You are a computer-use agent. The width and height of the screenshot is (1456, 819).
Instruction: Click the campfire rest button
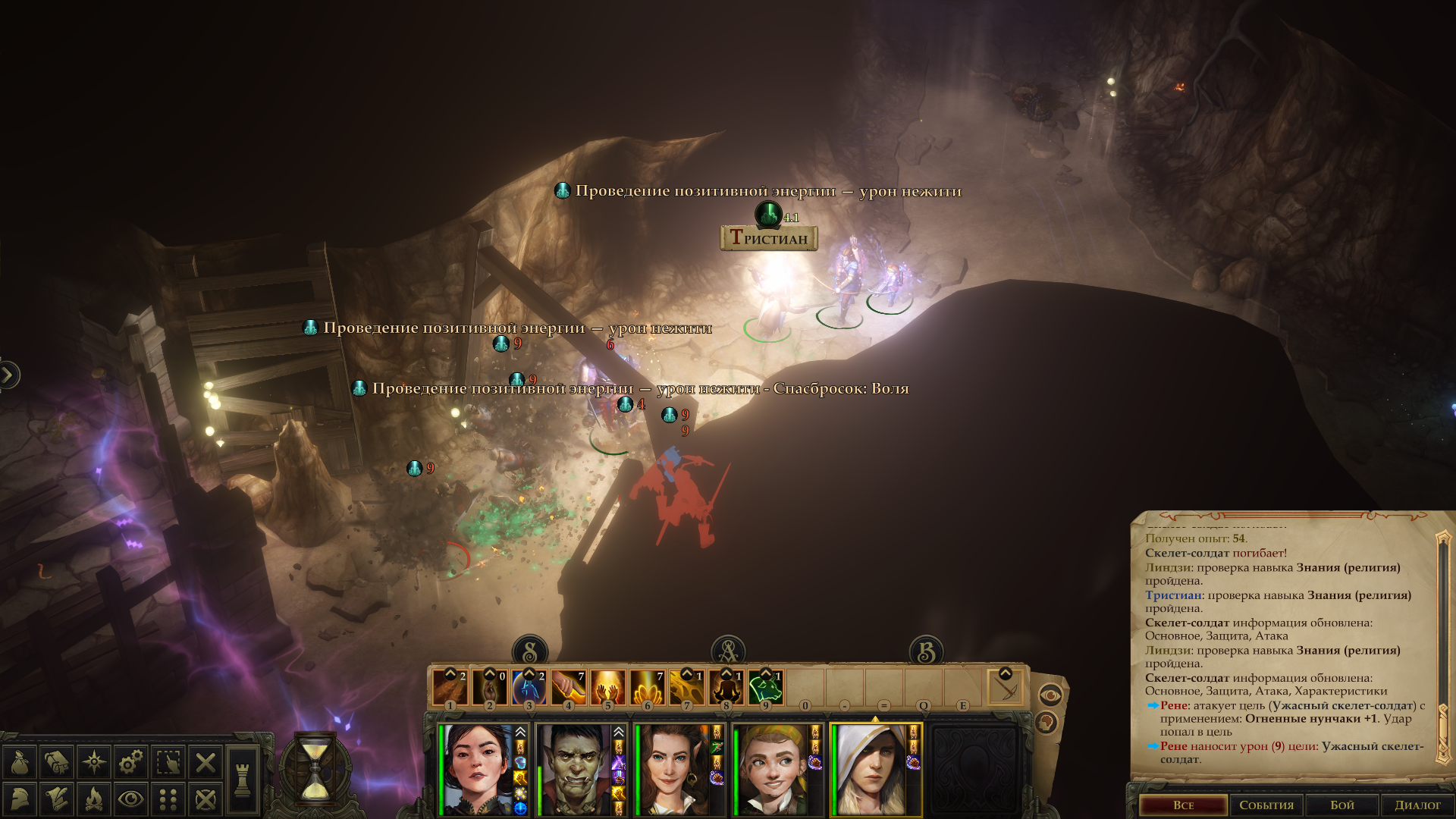pyautogui.click(x=94, y=799)
